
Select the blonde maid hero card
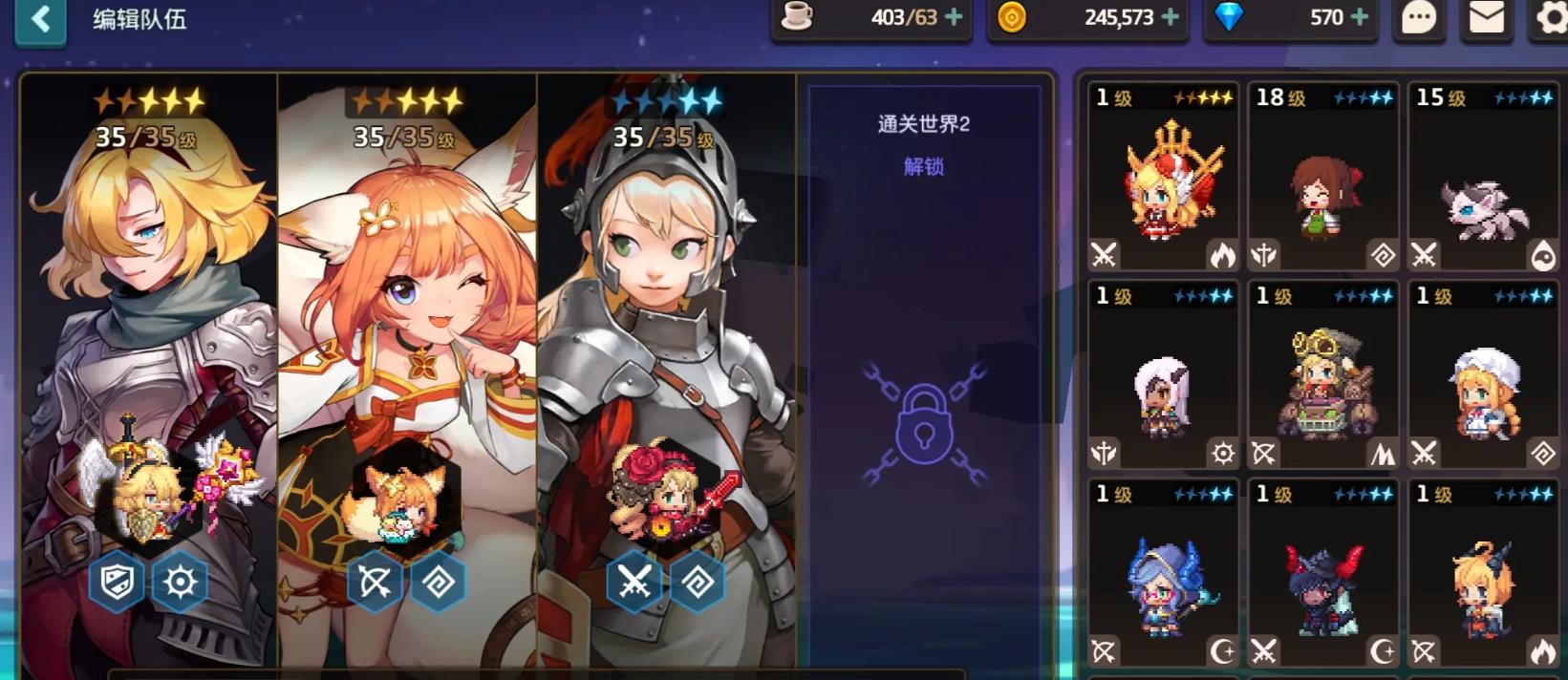1484,375
